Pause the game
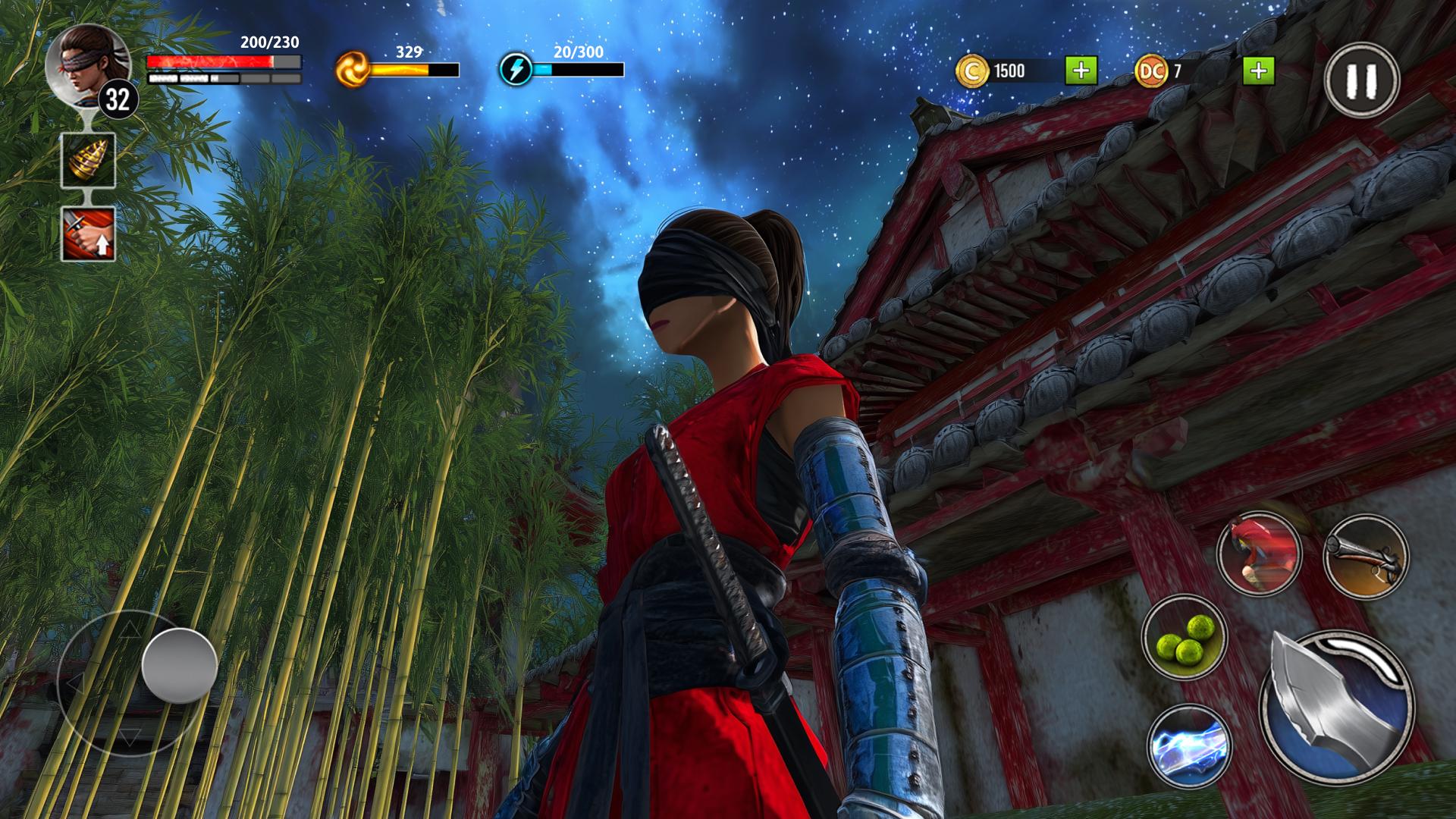This screenshot has width=1456, height=819. (1362, 80)
